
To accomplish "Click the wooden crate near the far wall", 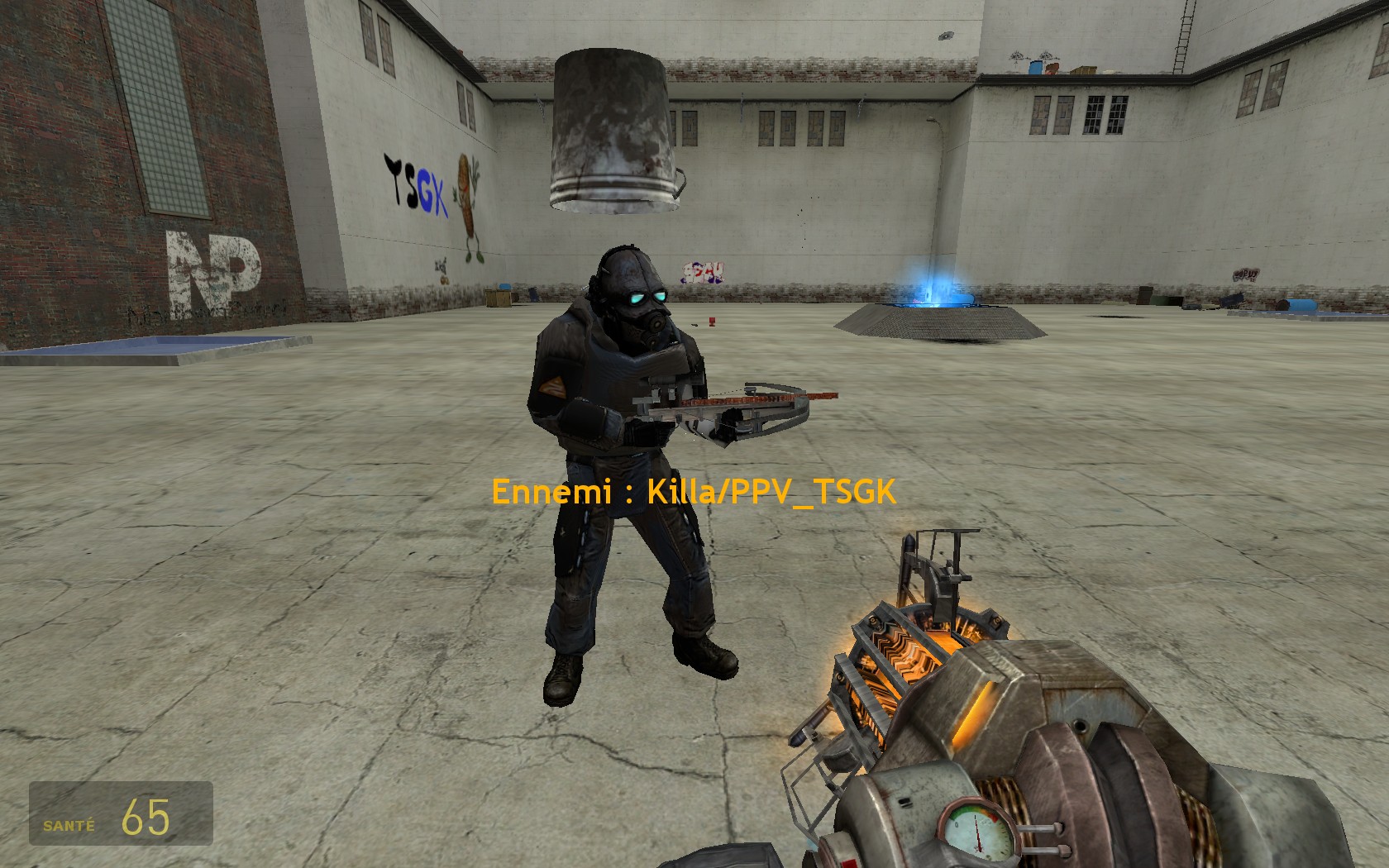I will (499, 297).
